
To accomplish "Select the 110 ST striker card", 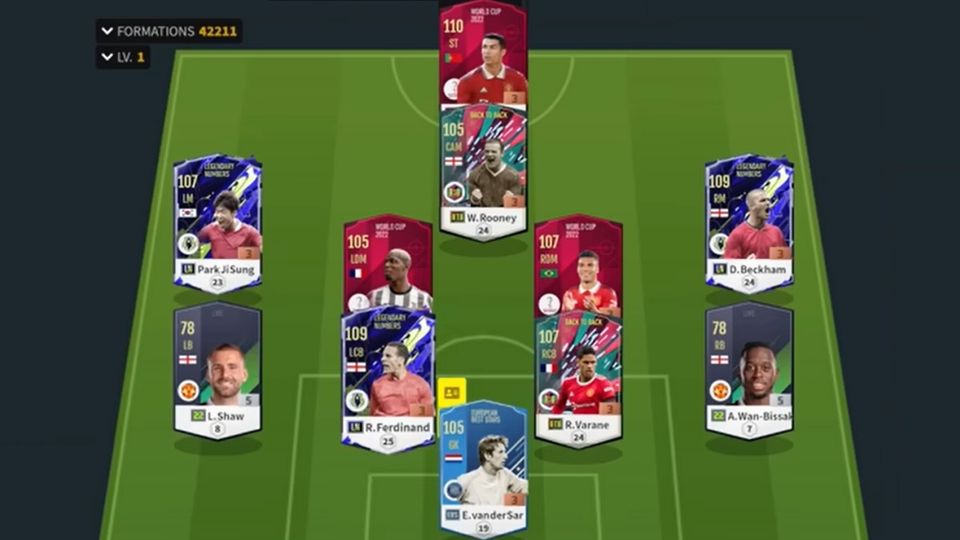I will click(483, 55).
